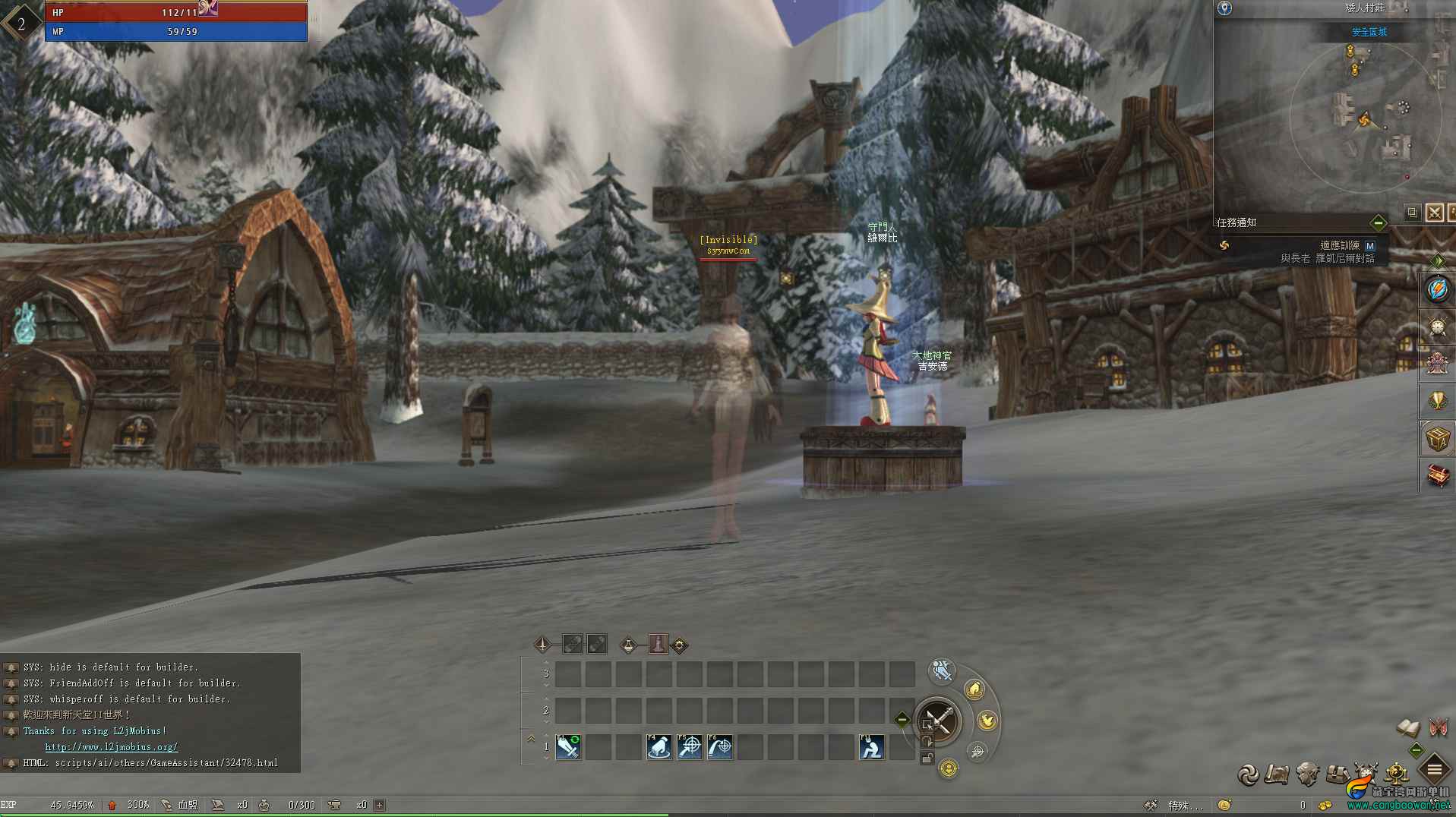Open the inventory bag icon

tap(1338, 773)
